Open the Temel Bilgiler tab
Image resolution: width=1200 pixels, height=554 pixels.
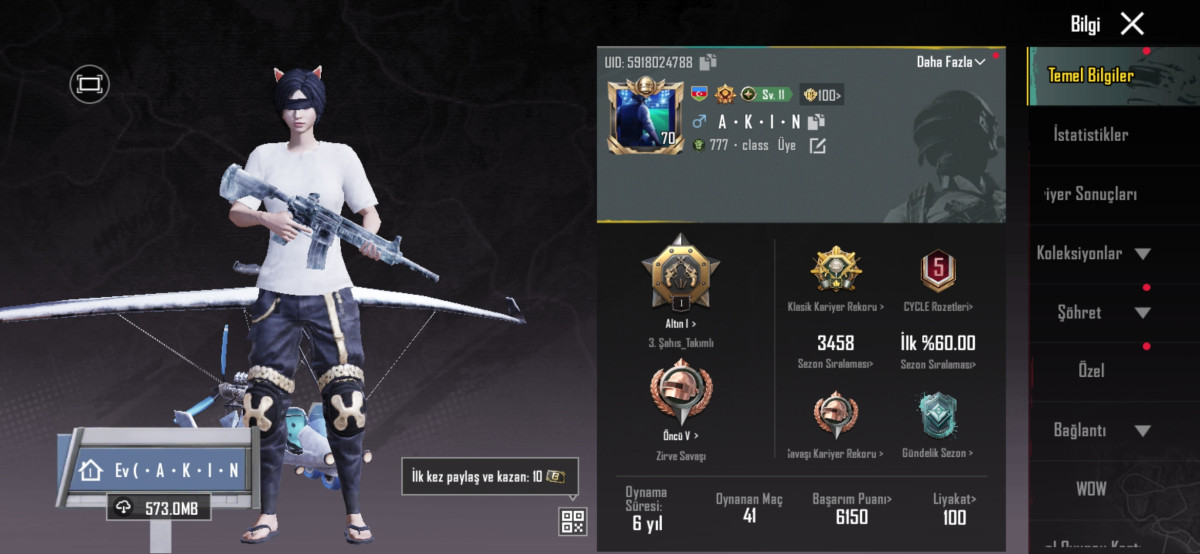pos(1090,75)
